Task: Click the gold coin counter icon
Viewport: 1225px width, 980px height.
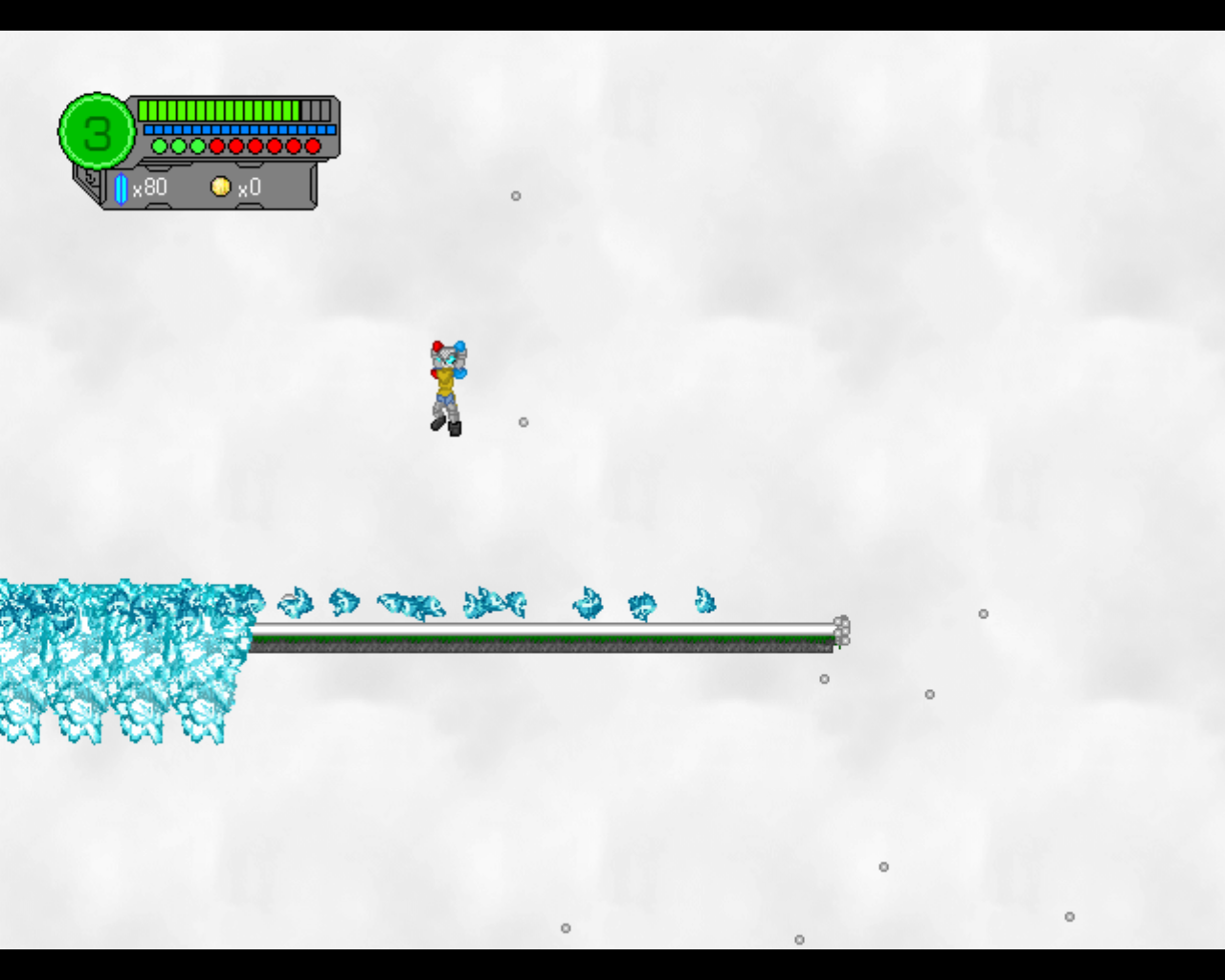Action: [223, 188]
